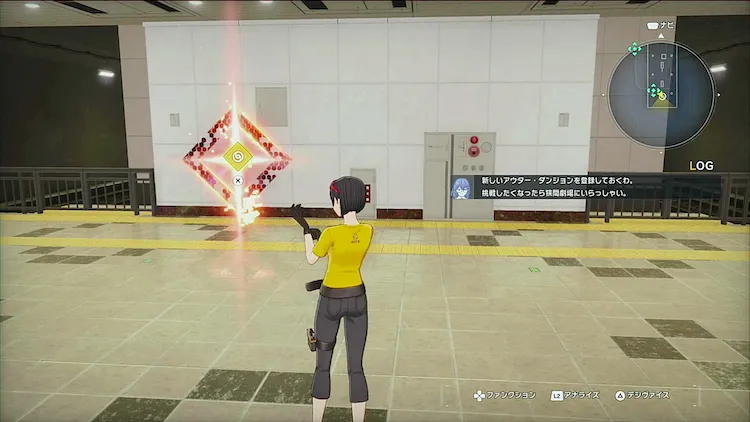Viewport: 750px width, 422px height.
Task: Open the LOG message history
Action: point(701,165)
